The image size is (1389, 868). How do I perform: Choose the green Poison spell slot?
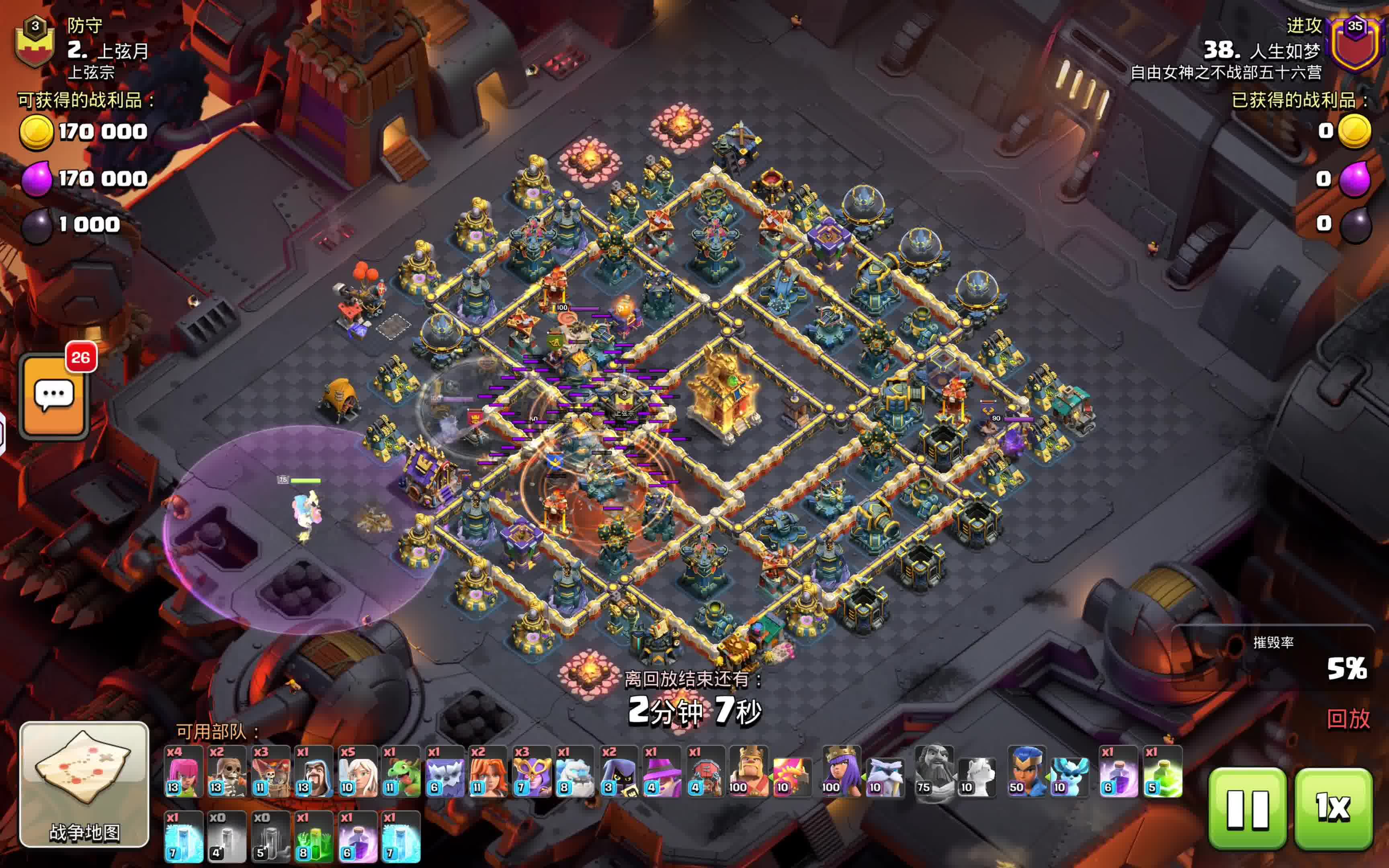(1162, 772)
